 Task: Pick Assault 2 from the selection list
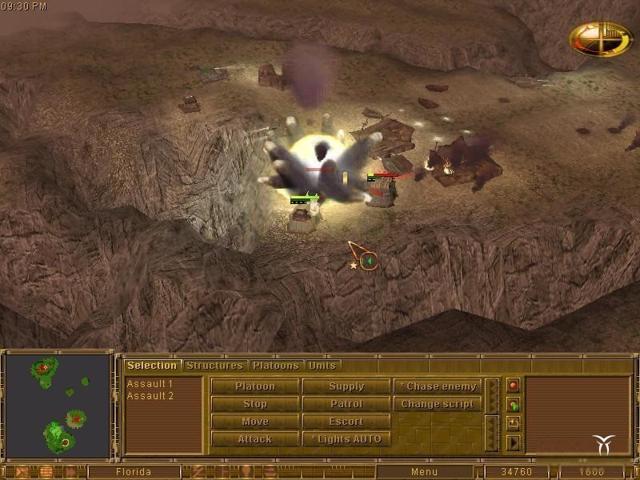(150, 396)
